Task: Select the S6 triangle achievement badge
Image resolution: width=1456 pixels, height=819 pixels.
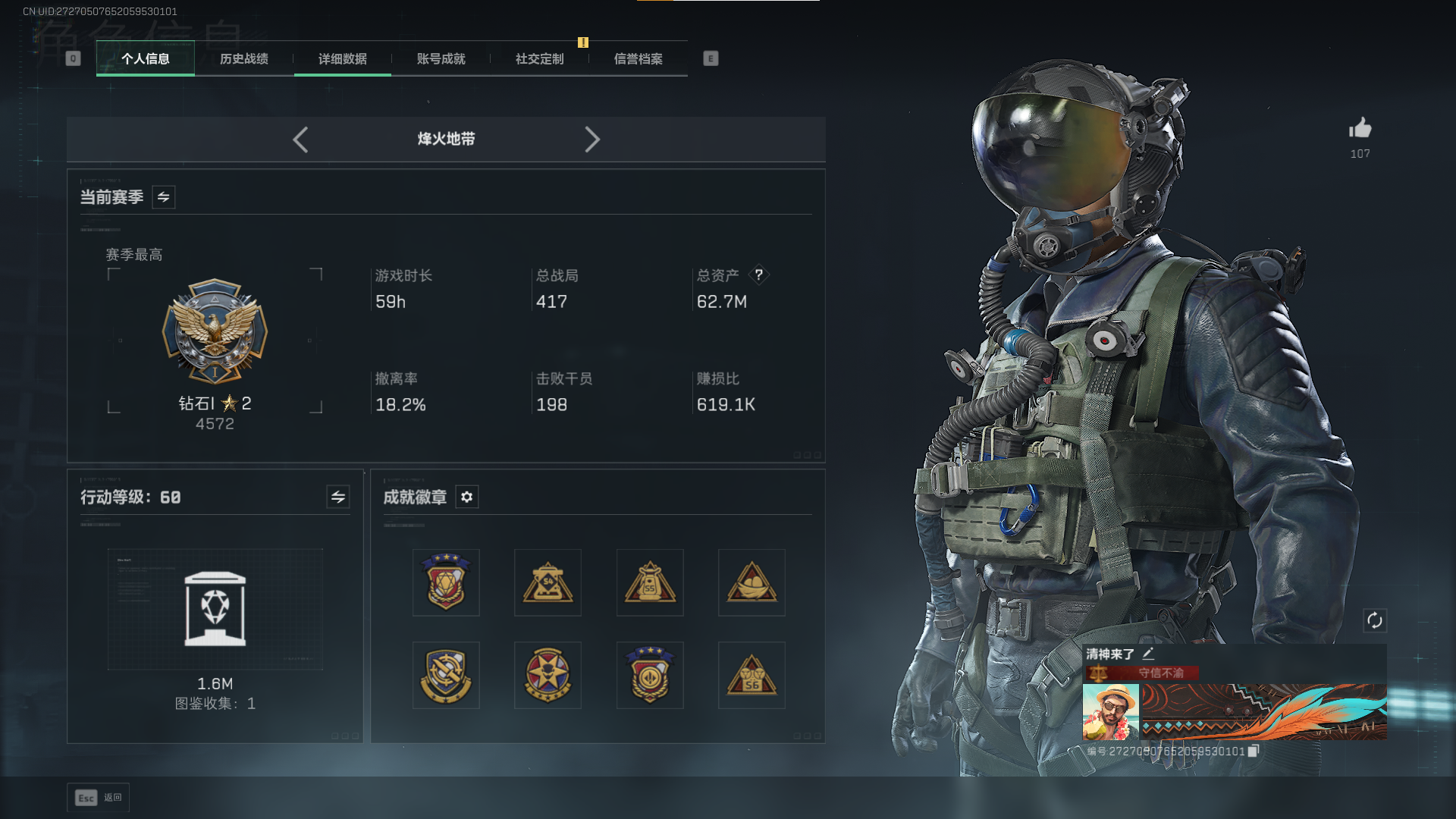Action: point(752,675)
